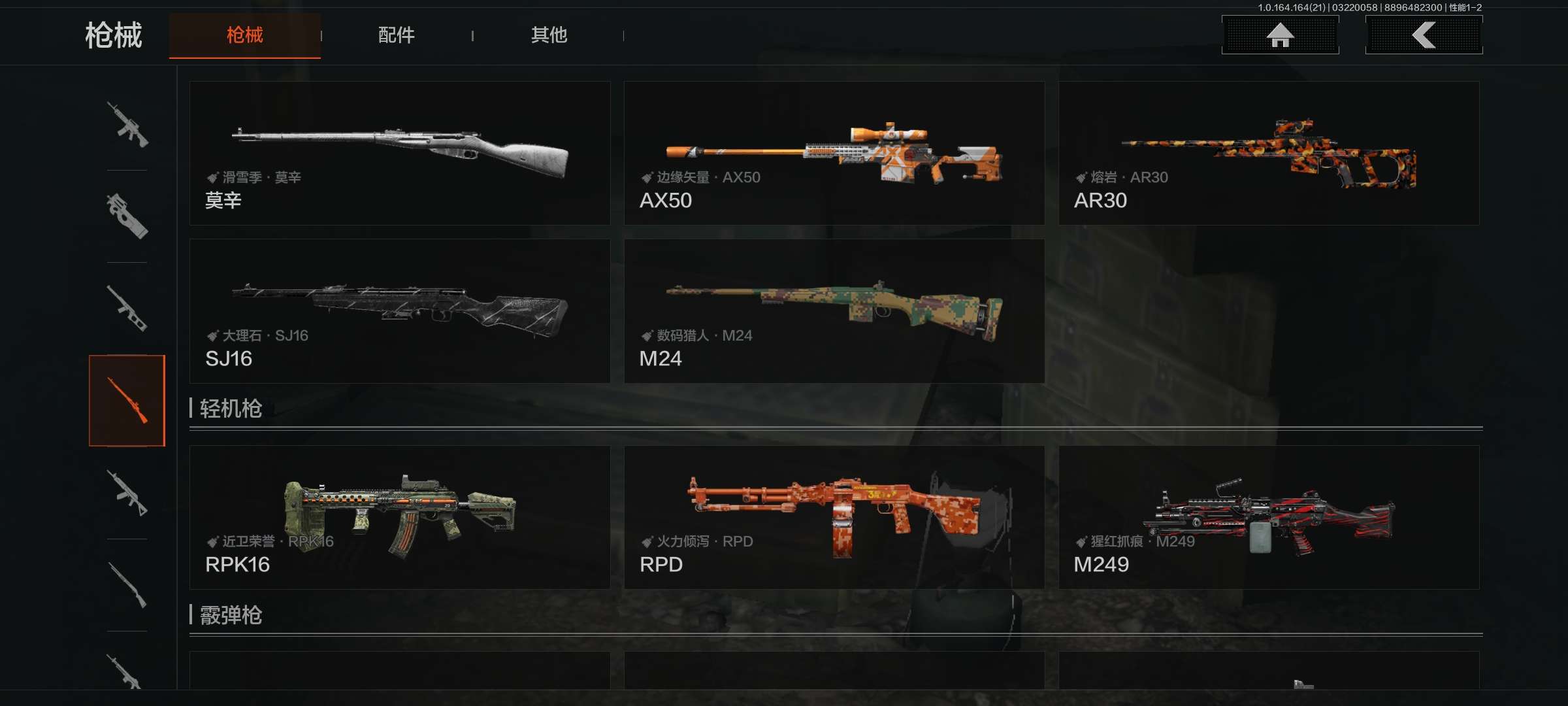Open the 其他 tab
1568x706 pixels.
[549, 35]
